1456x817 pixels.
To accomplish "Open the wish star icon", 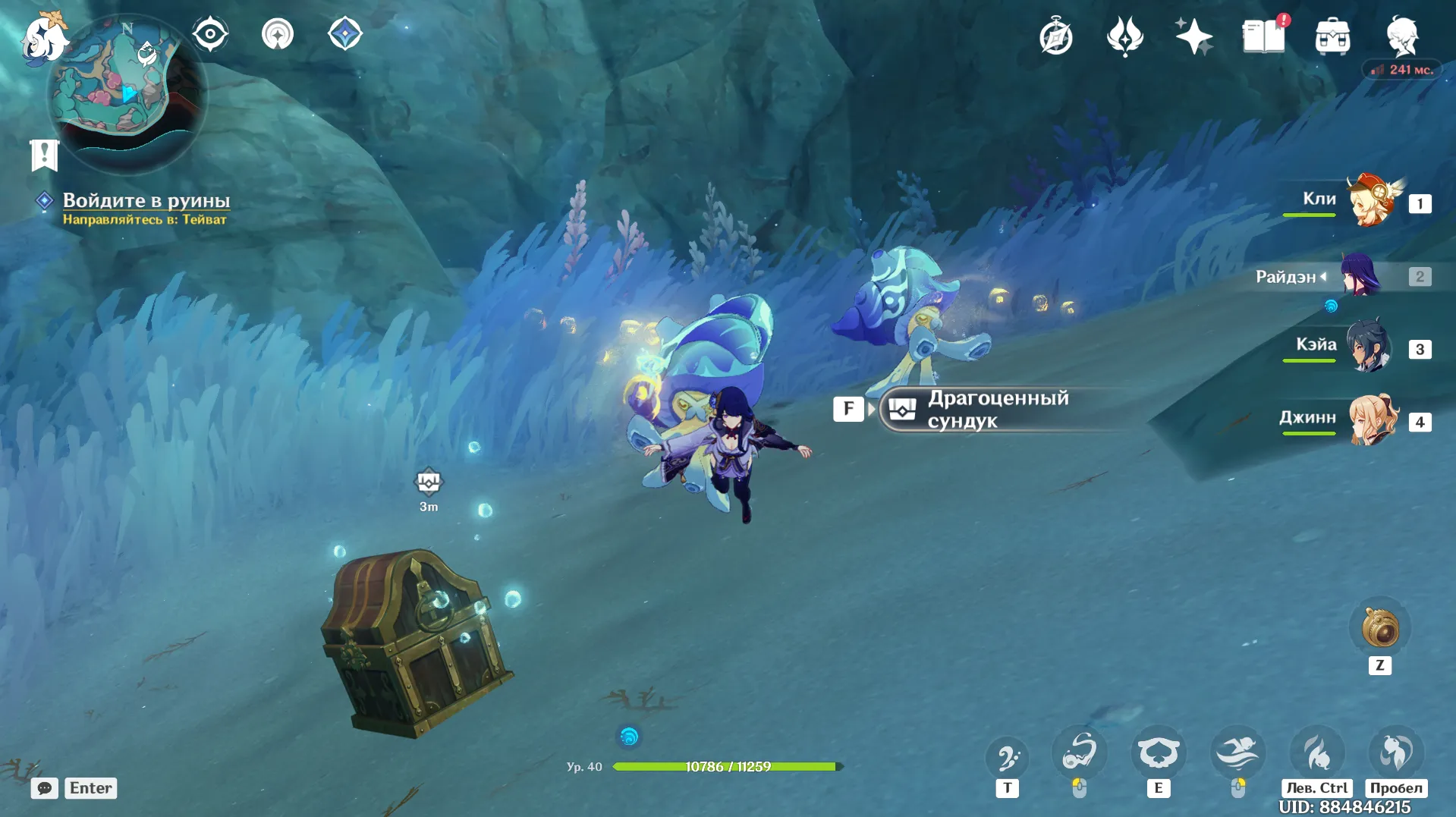I will point(1193,36).
